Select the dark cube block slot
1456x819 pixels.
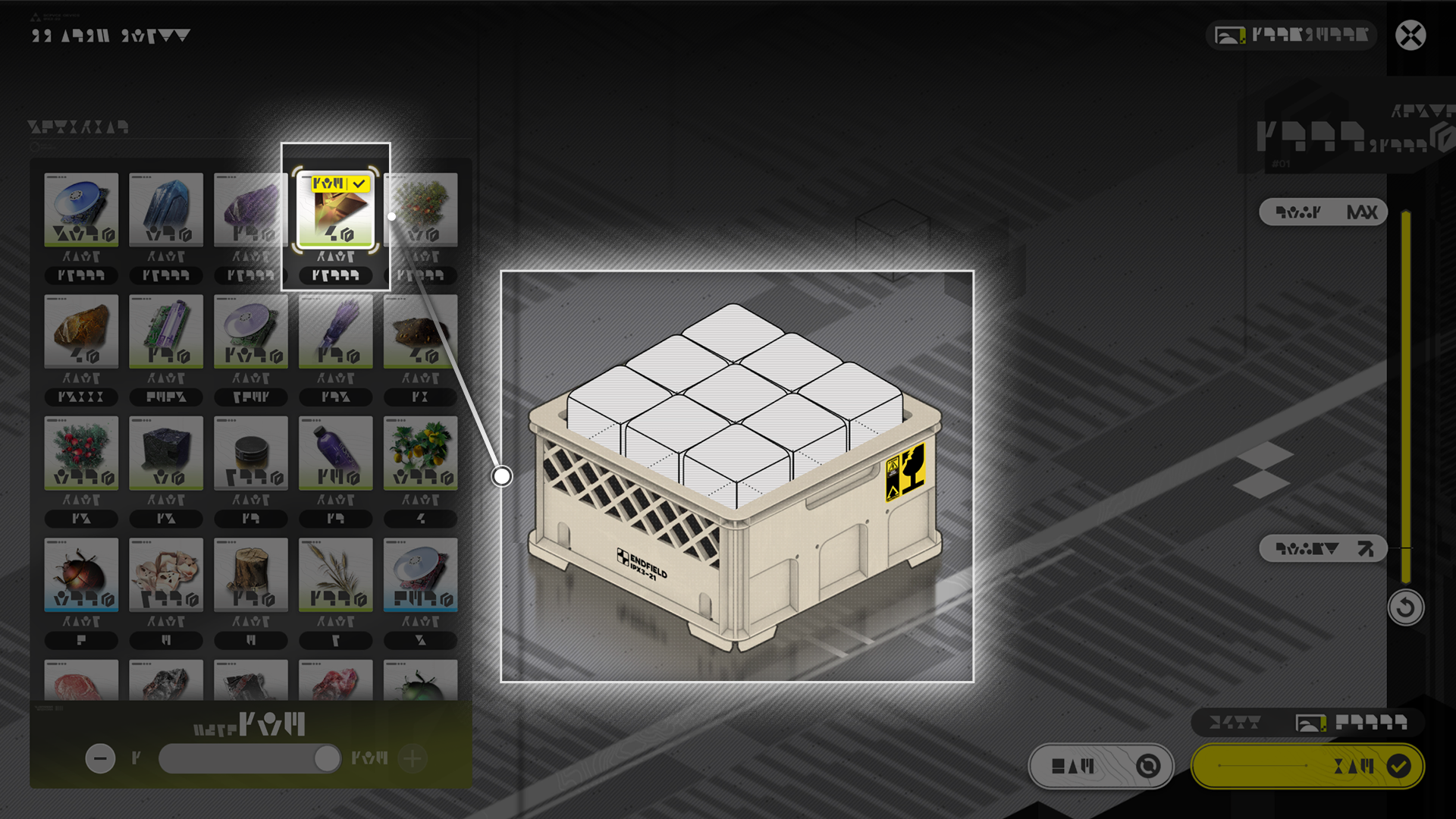pyautogui.click(x=166, y=453)
